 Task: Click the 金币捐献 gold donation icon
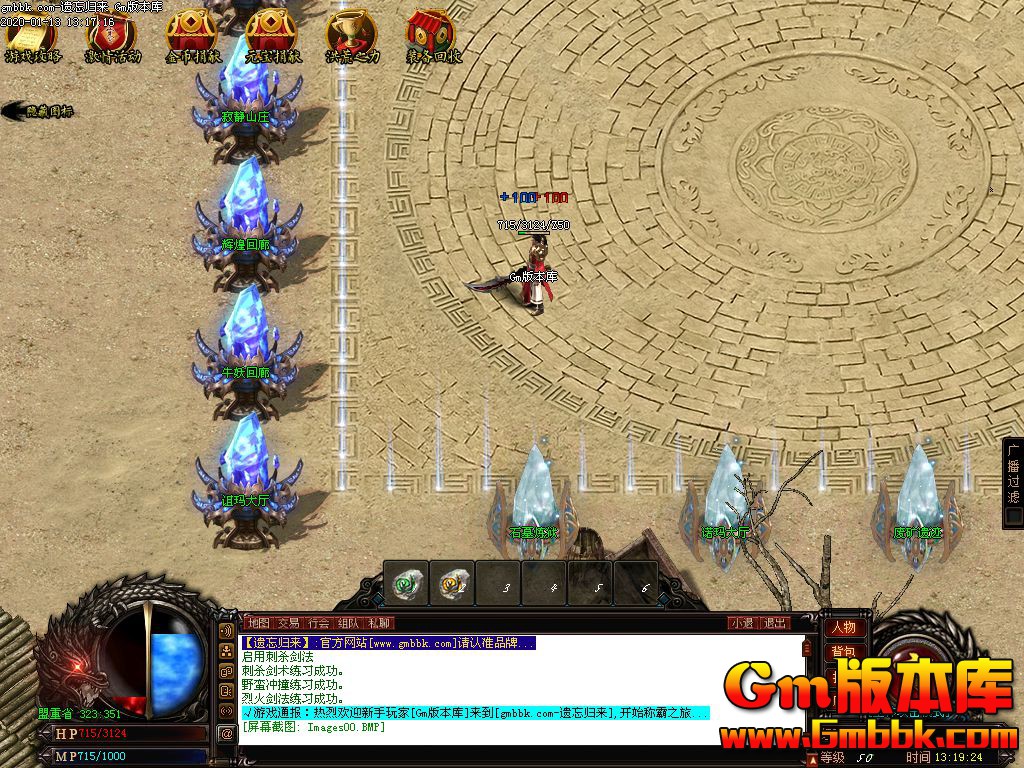tap(193, 36)
